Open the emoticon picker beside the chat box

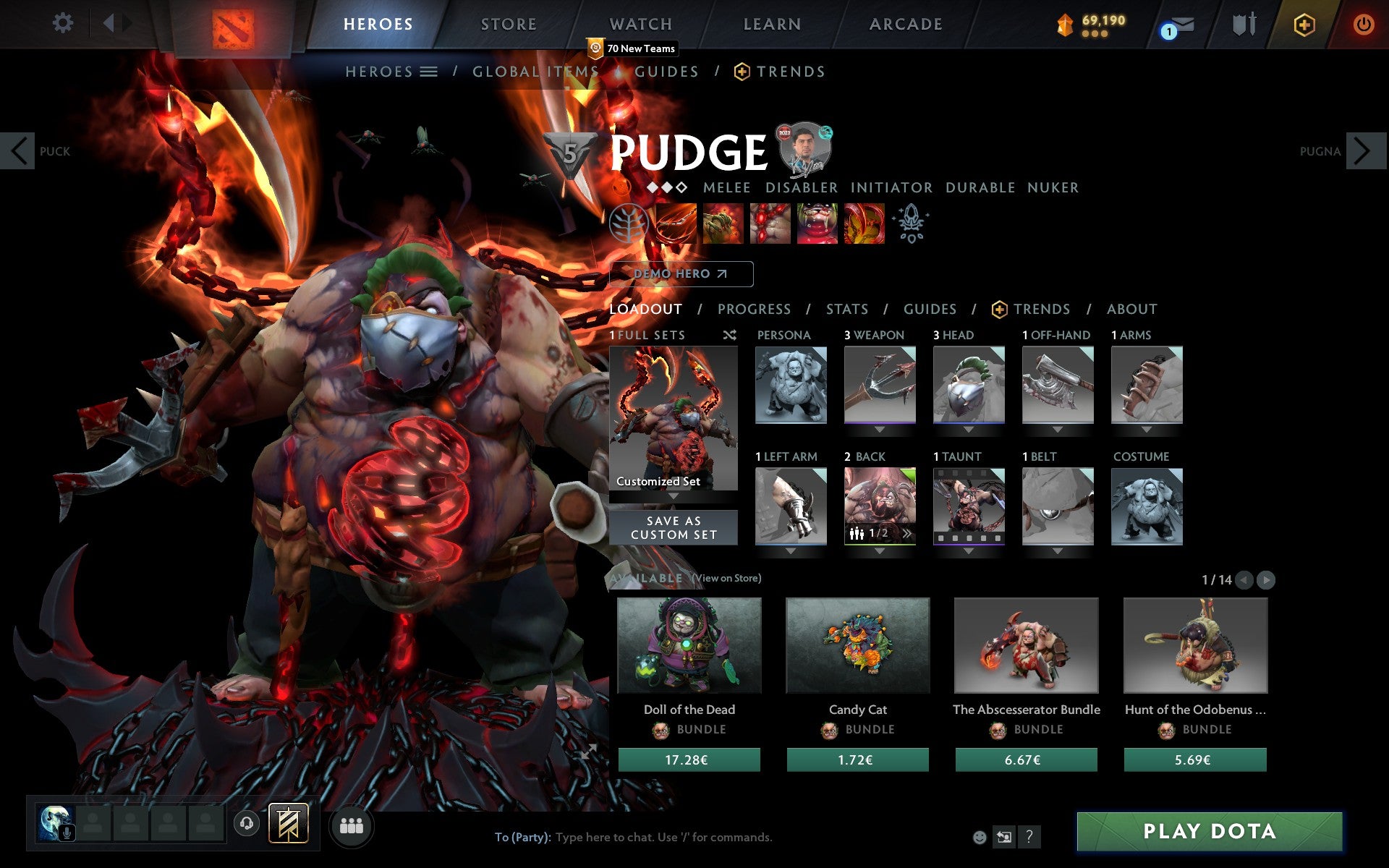click(979, 837)
